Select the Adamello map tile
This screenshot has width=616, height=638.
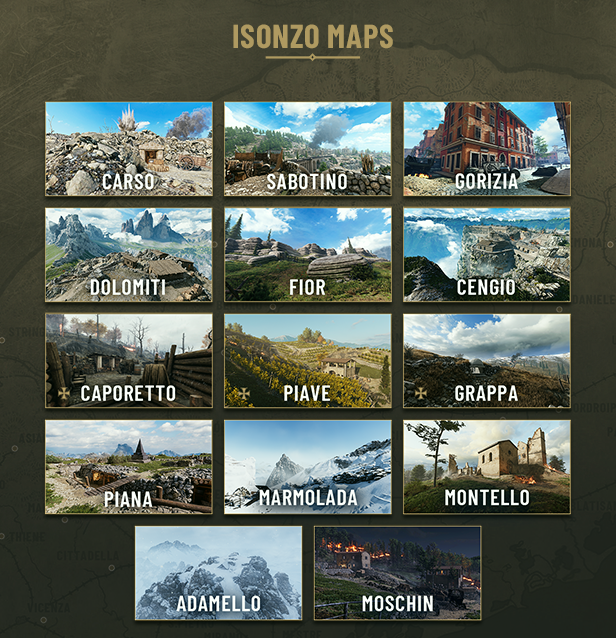218,573
